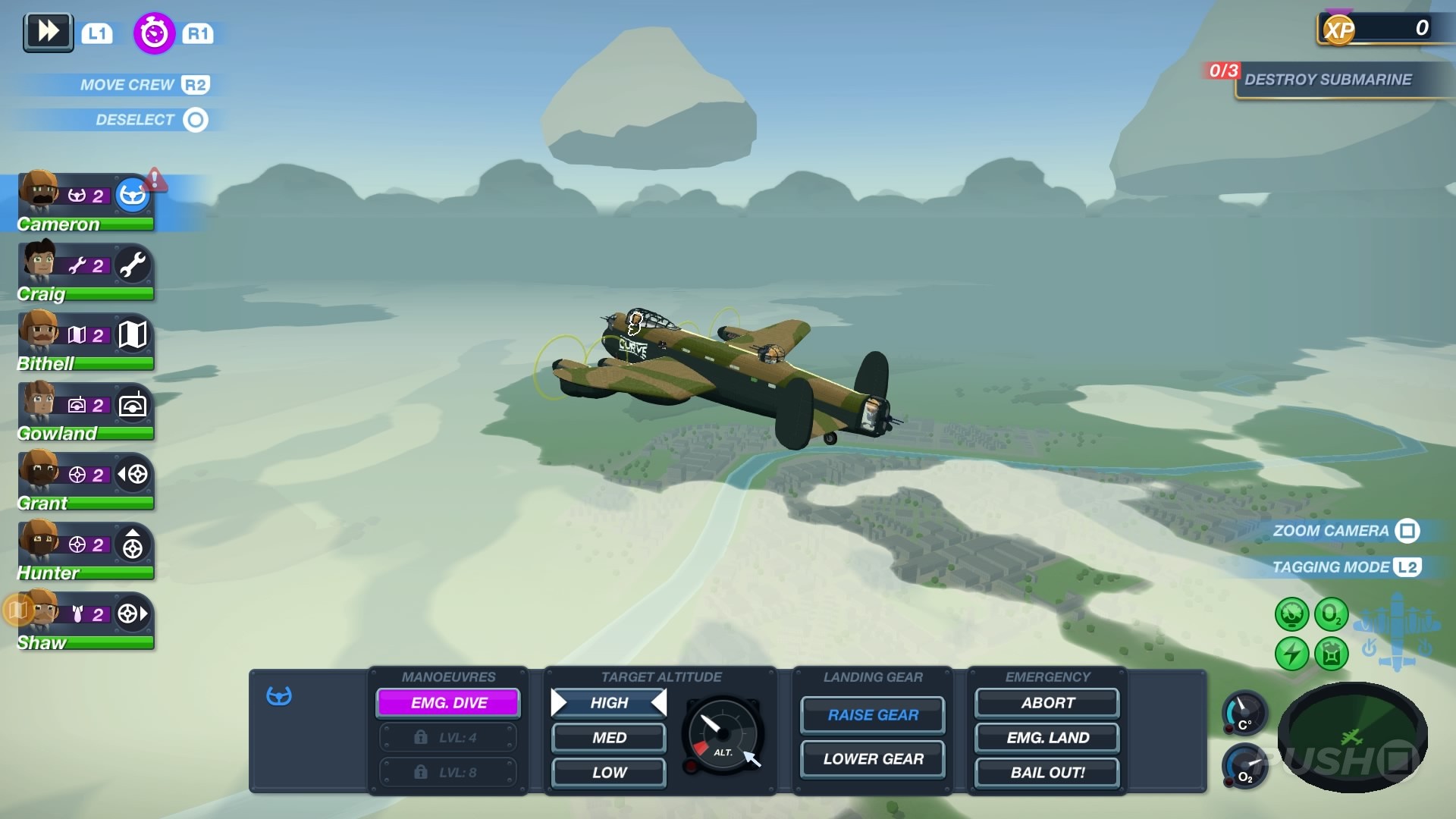The image size is (1456, 819).
Task: Click the purple stopwatch mission timer icon
Action: pos(154,33)
